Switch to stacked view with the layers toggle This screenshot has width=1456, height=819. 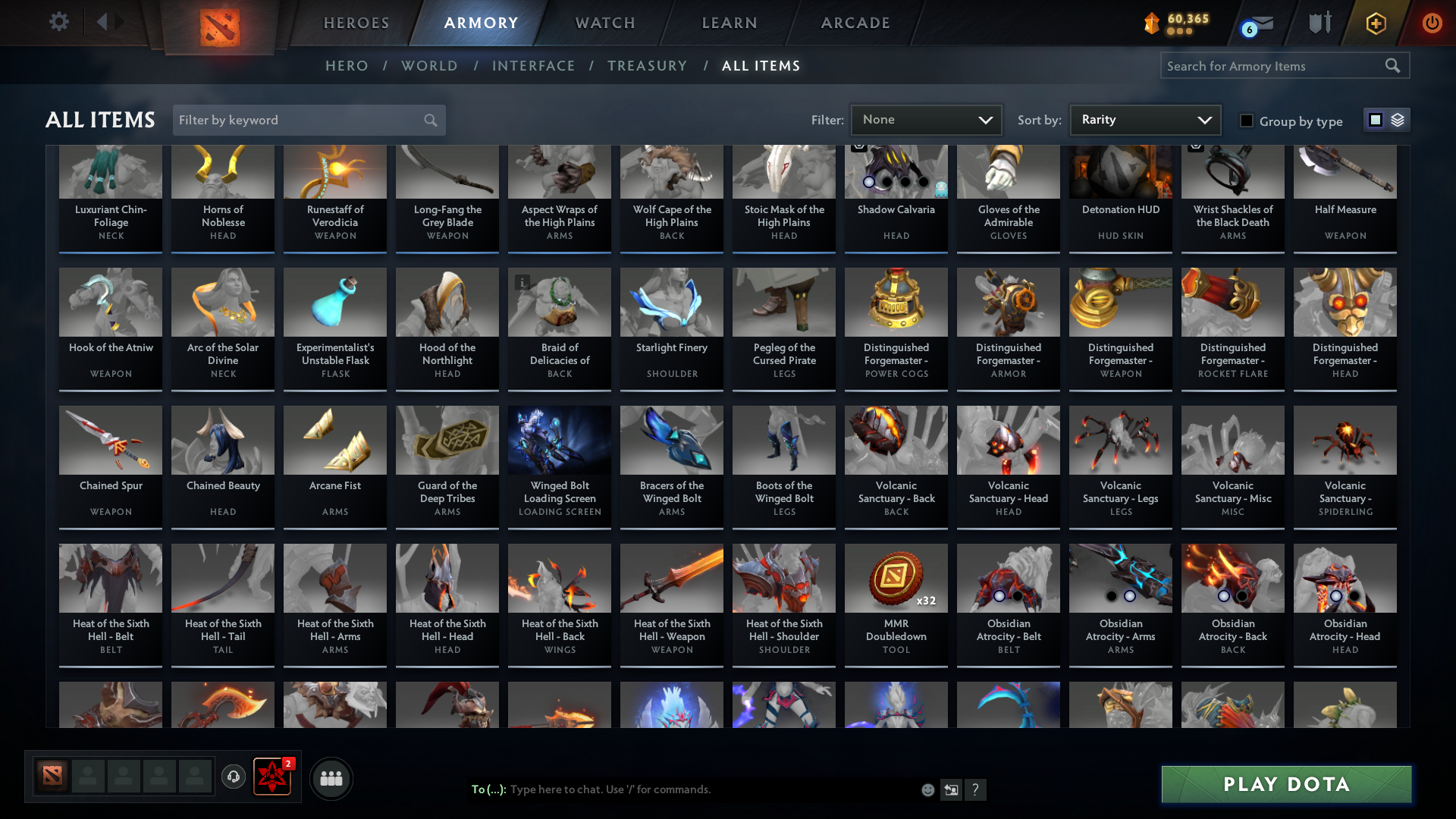pyautogui.click(x=1396, y=120)
